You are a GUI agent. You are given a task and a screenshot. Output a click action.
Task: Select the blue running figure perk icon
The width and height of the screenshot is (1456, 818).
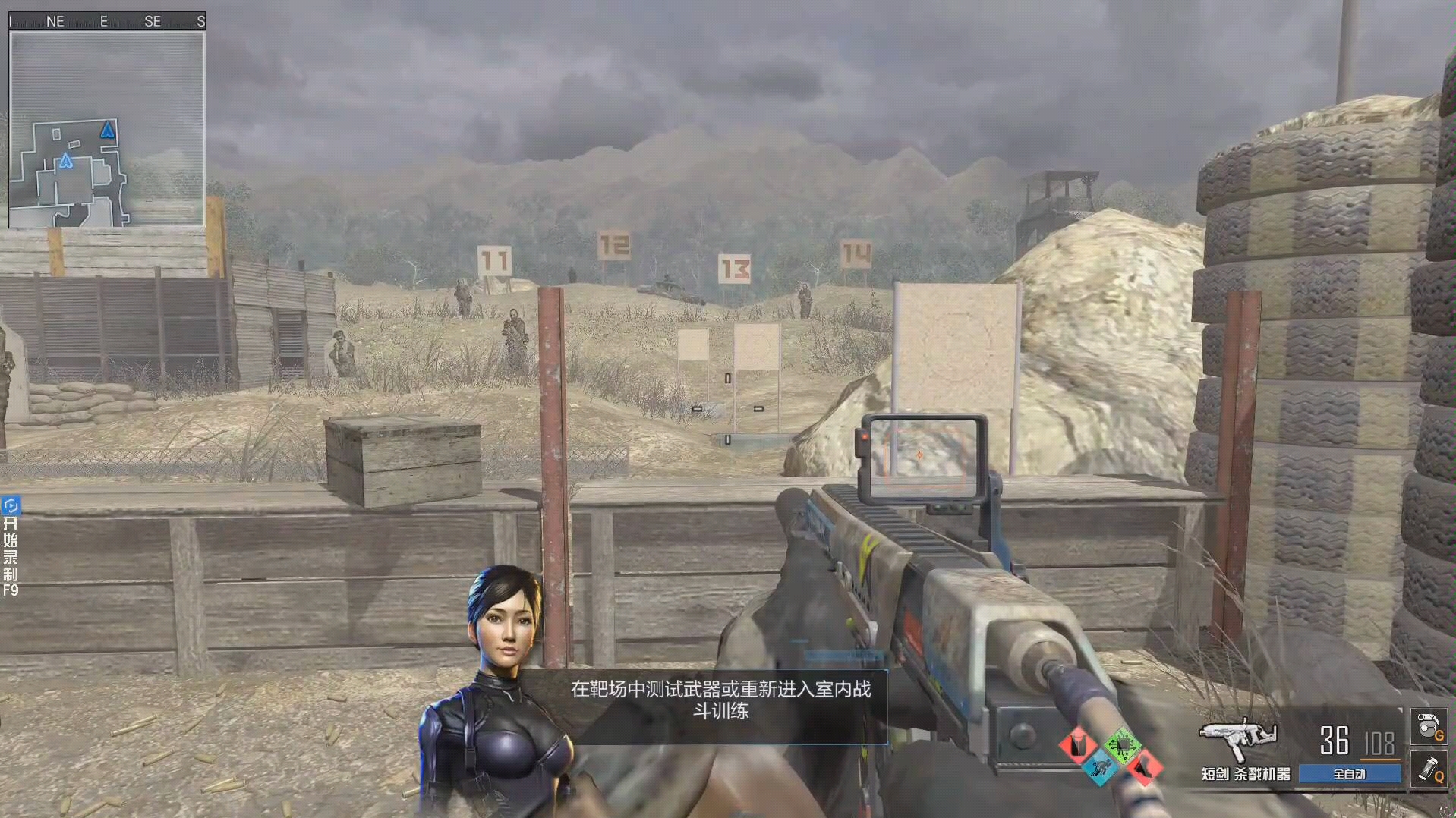[x=1098, y=768]
